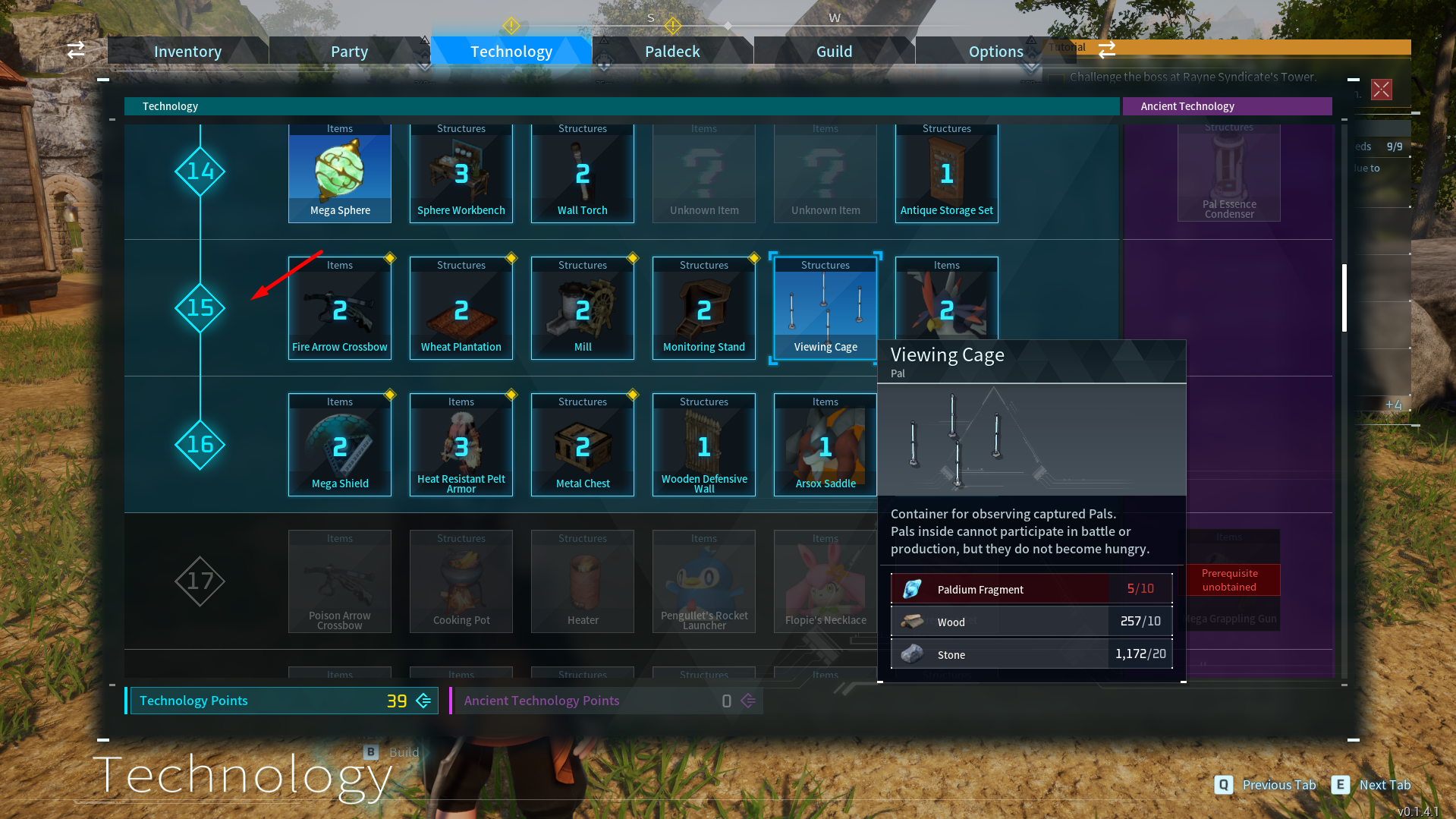Viewport: 1456px width, 819px height.
Task: Select the Wooden Defensive Wall
Action: pyautogui.click(x=704, y=445)
